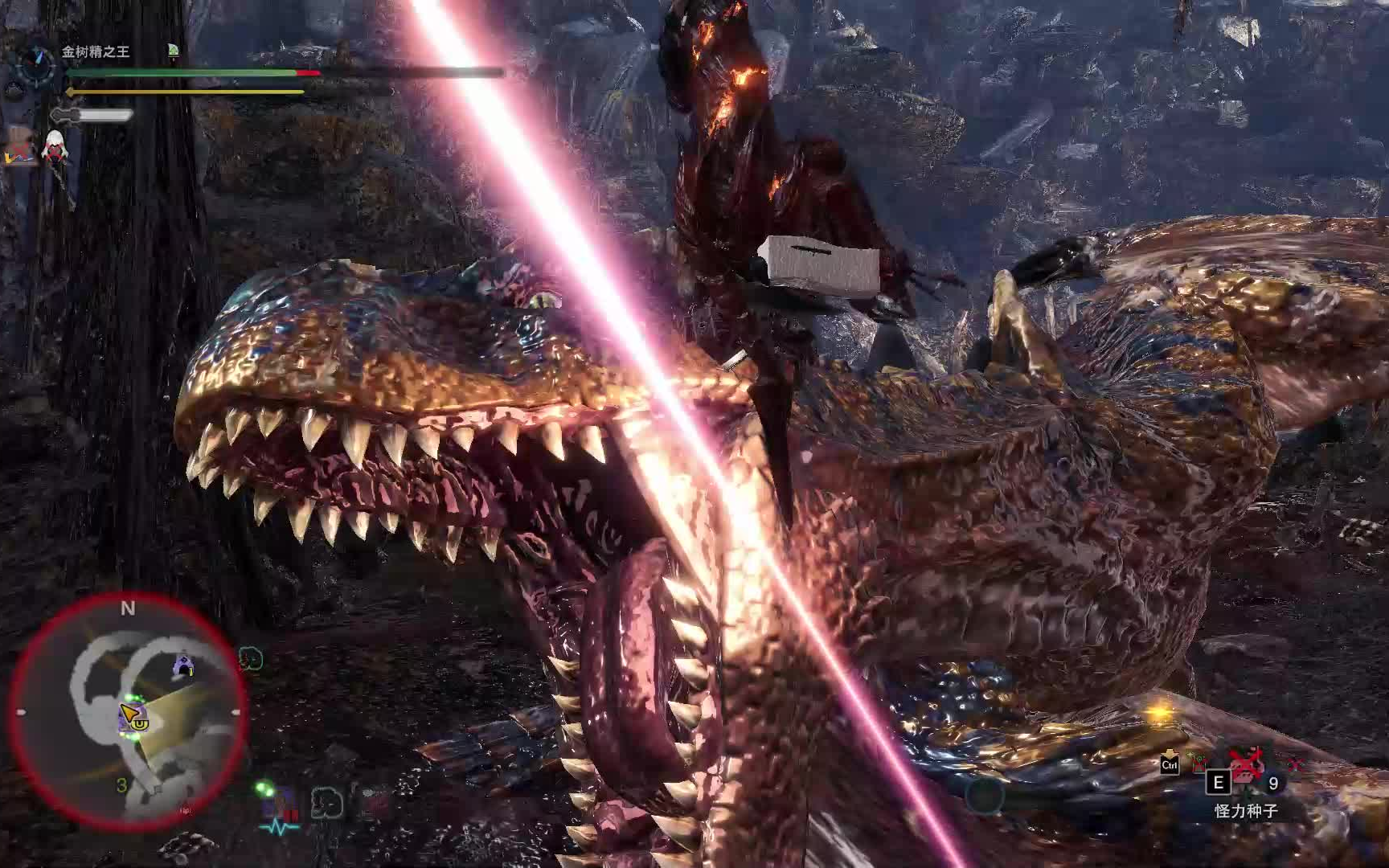Click the quest clock dial icon

36,62
